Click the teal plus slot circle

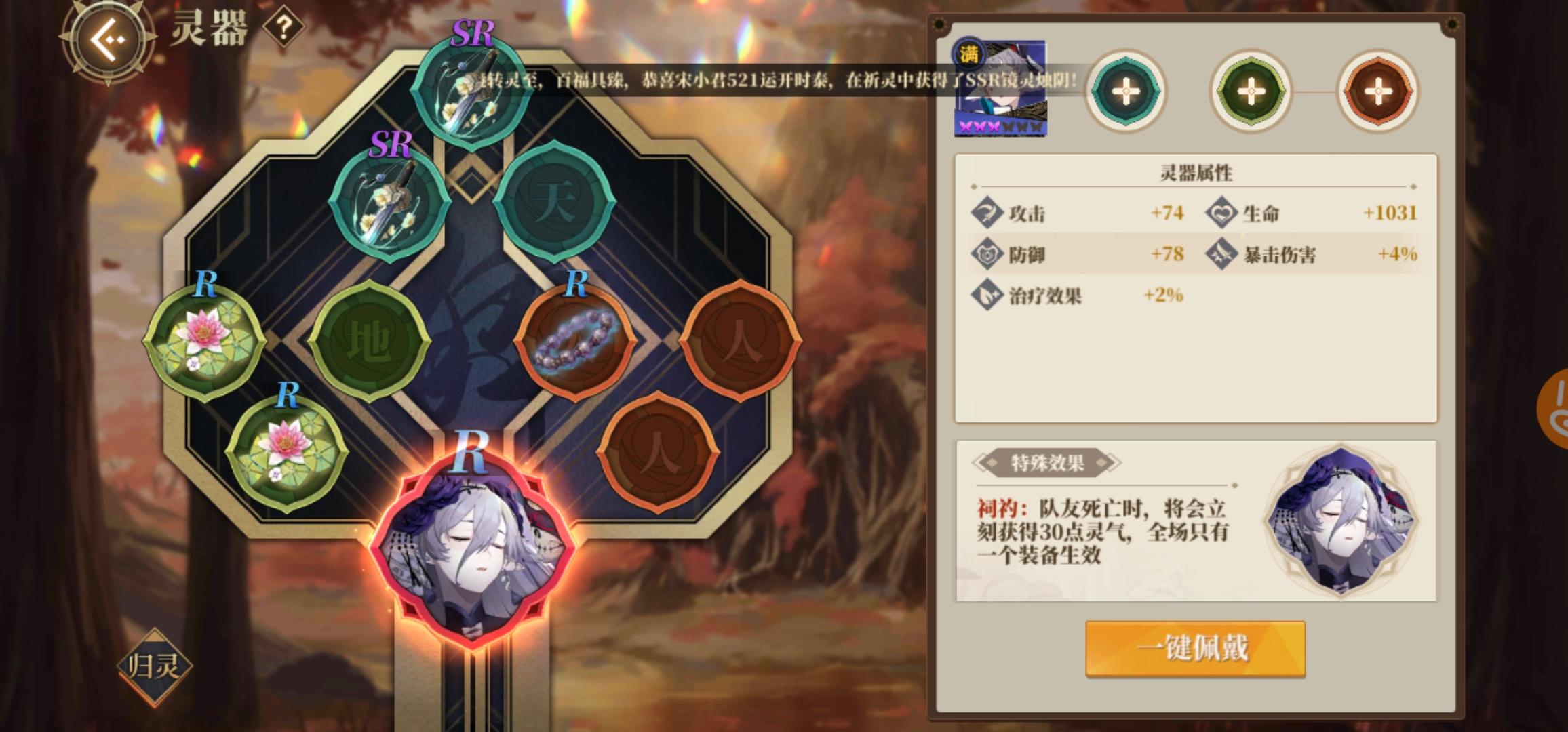coord(1126,90)
